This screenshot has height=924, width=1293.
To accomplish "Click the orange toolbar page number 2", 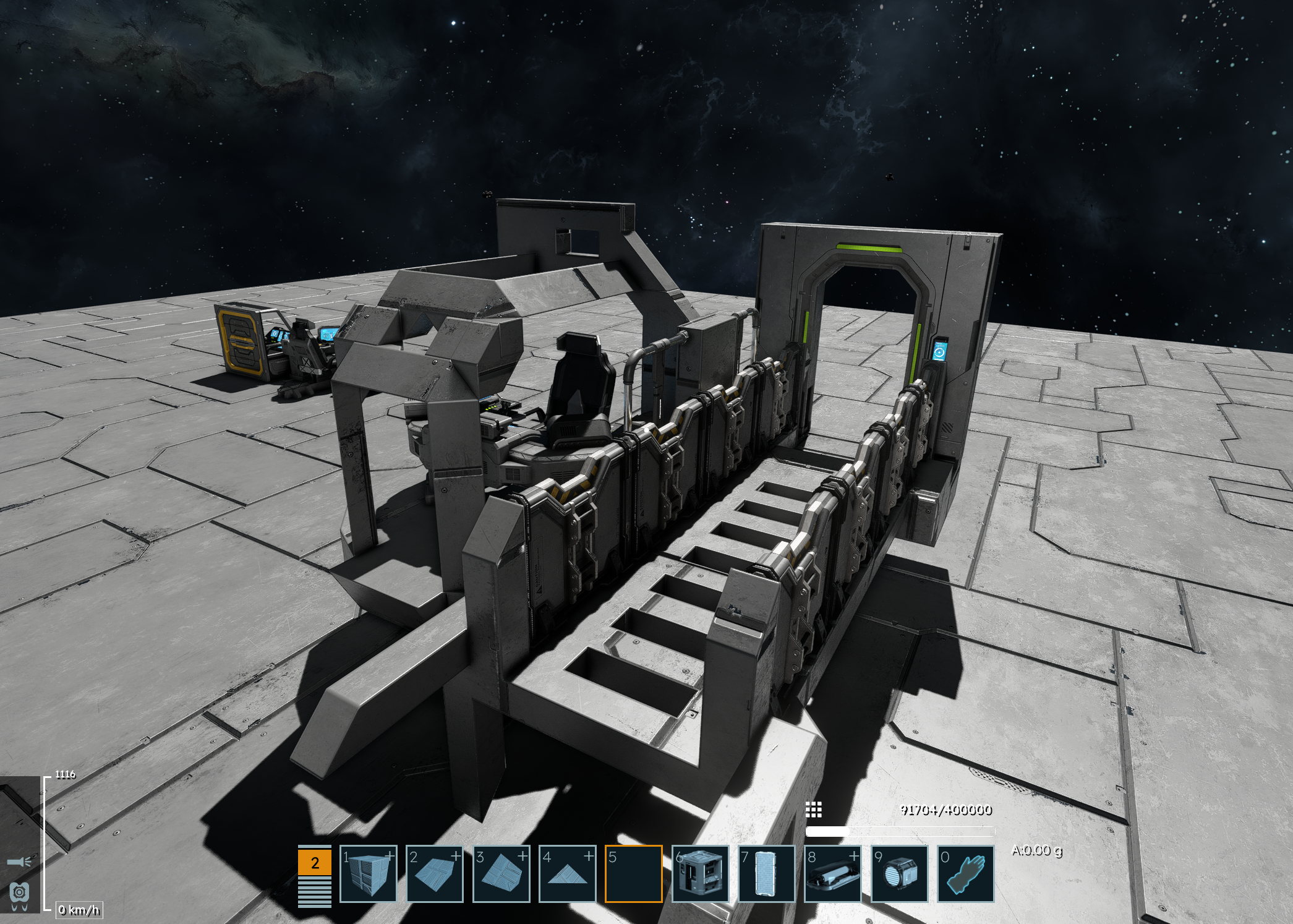I will coord(315,863).
